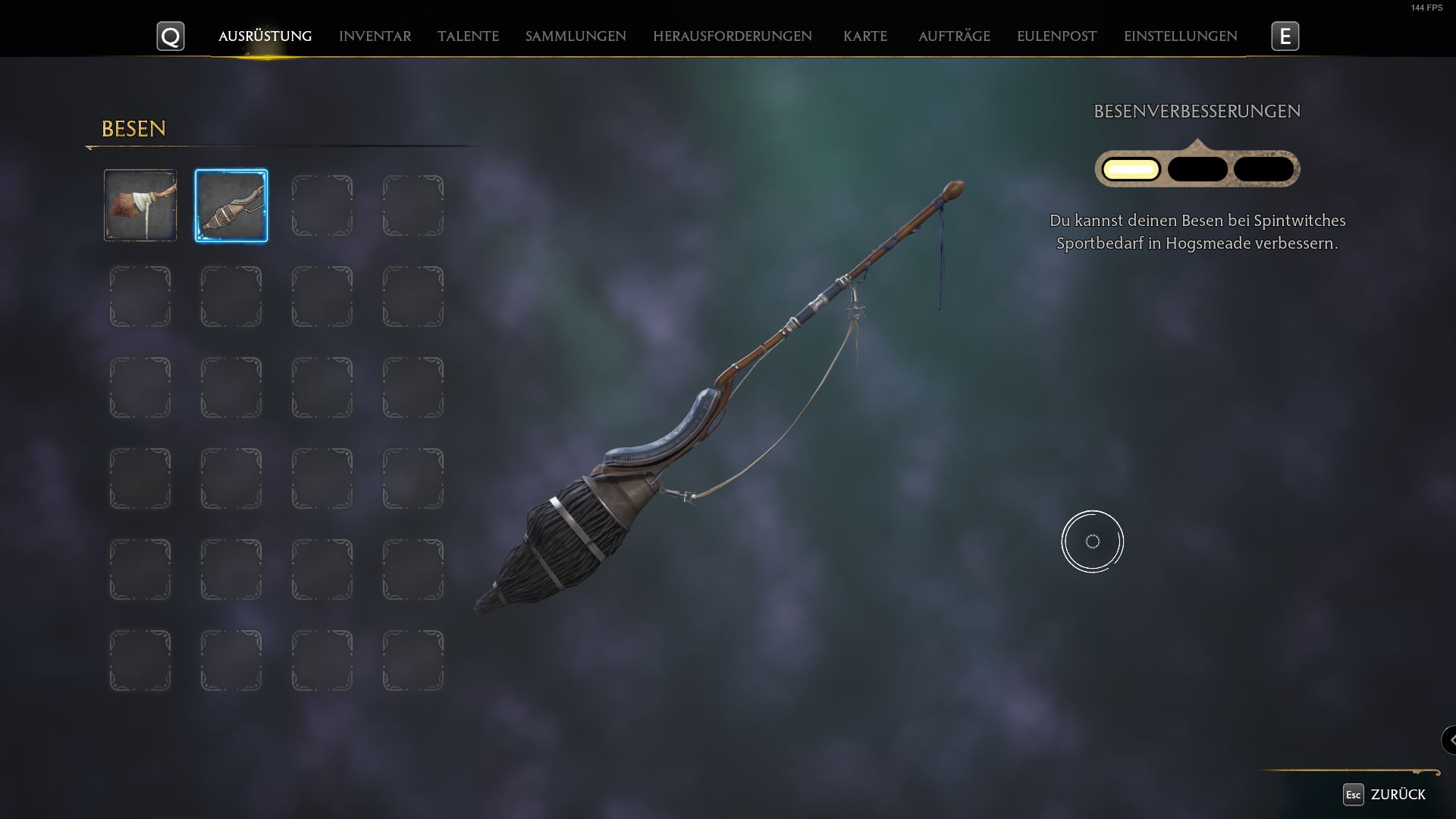This screenshot has height=819, width=1456.
Task: Switch to the Talente tab
Action: (468, 36)
